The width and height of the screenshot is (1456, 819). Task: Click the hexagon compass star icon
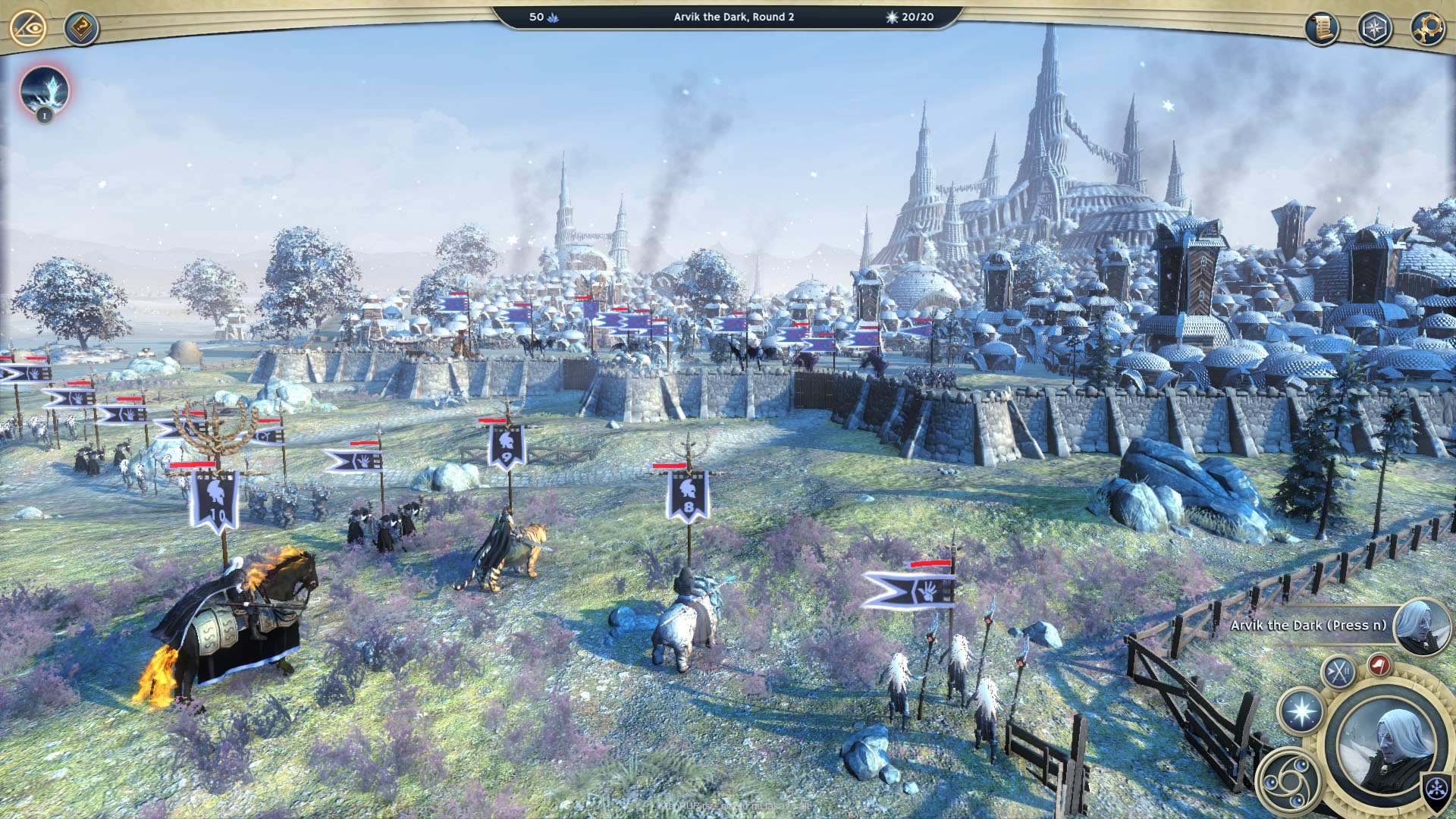(x=1374, y=29)
